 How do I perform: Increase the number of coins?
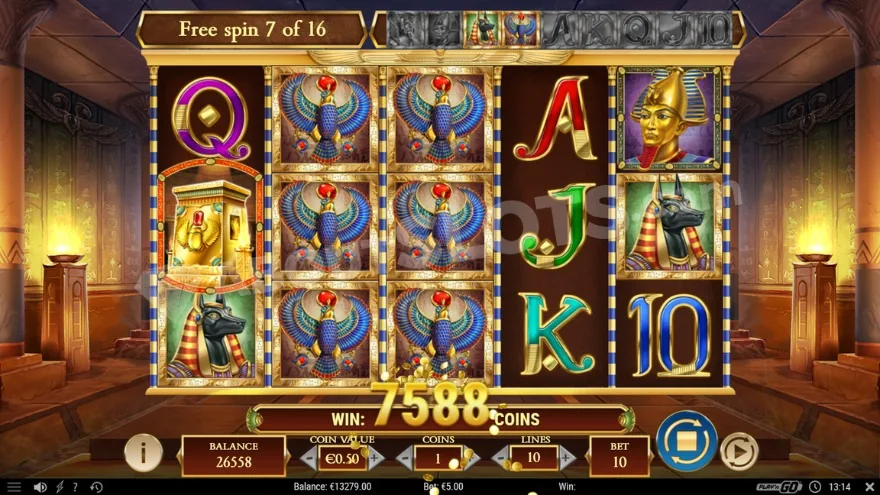point(471,458)
